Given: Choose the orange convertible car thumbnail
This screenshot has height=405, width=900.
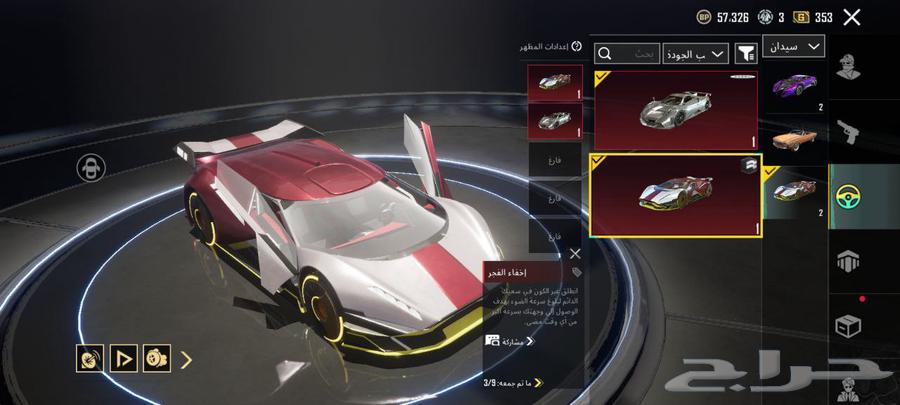Looking at the screenshot, I should 795,139.
